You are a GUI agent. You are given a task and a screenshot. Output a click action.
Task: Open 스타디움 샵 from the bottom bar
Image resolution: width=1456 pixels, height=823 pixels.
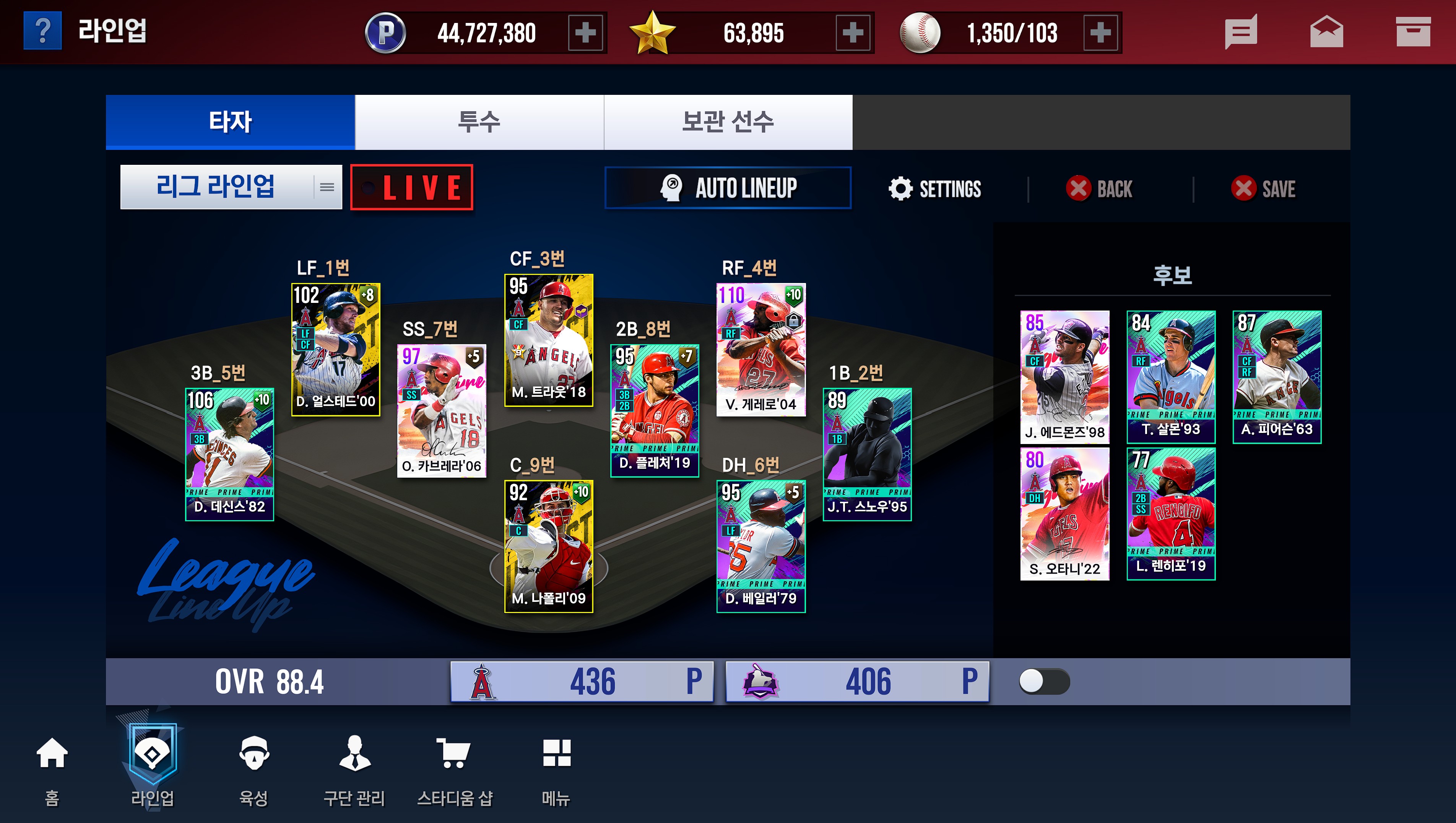(x=455, y=769)
